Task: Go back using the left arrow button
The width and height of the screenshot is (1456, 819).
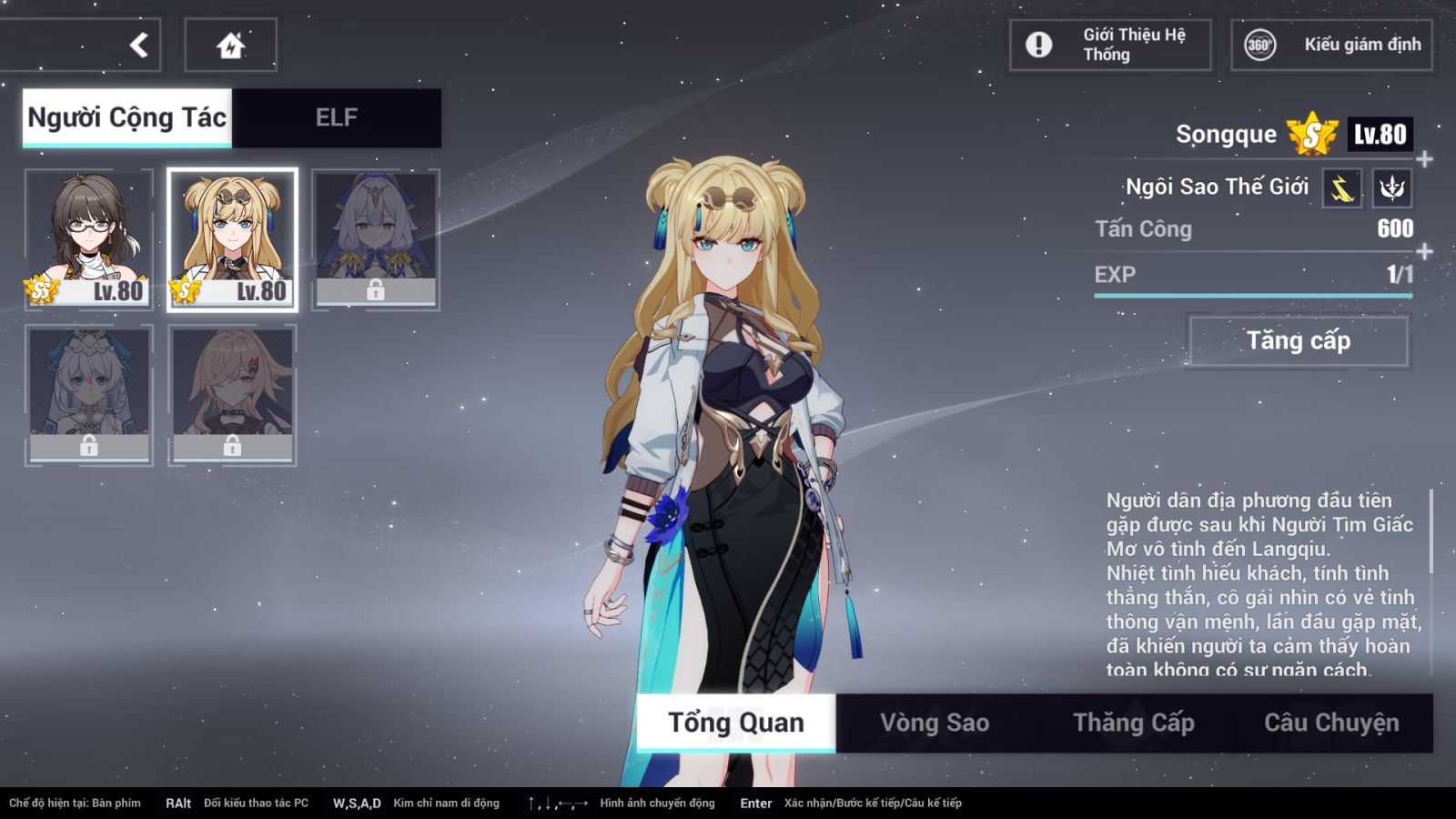Action: pyautogui.click(x=138, y=45)
